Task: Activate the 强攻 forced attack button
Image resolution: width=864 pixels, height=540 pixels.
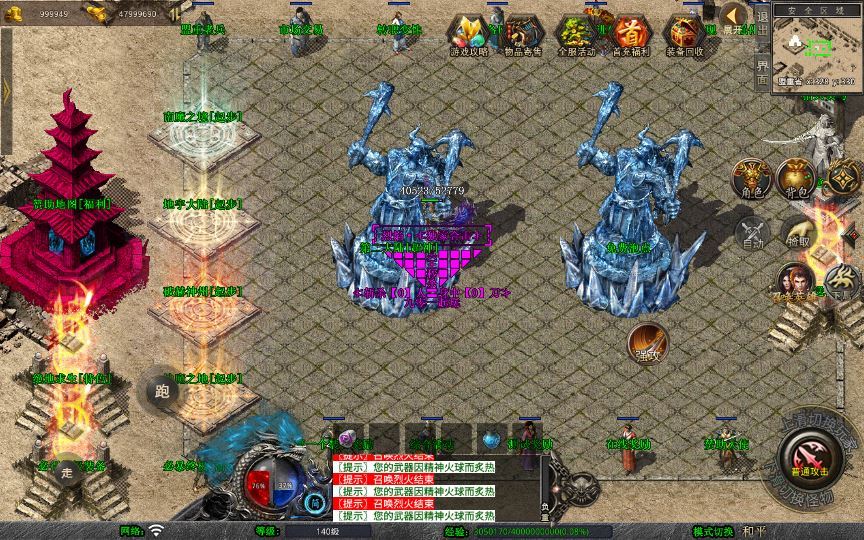Action: click(647, 342)
